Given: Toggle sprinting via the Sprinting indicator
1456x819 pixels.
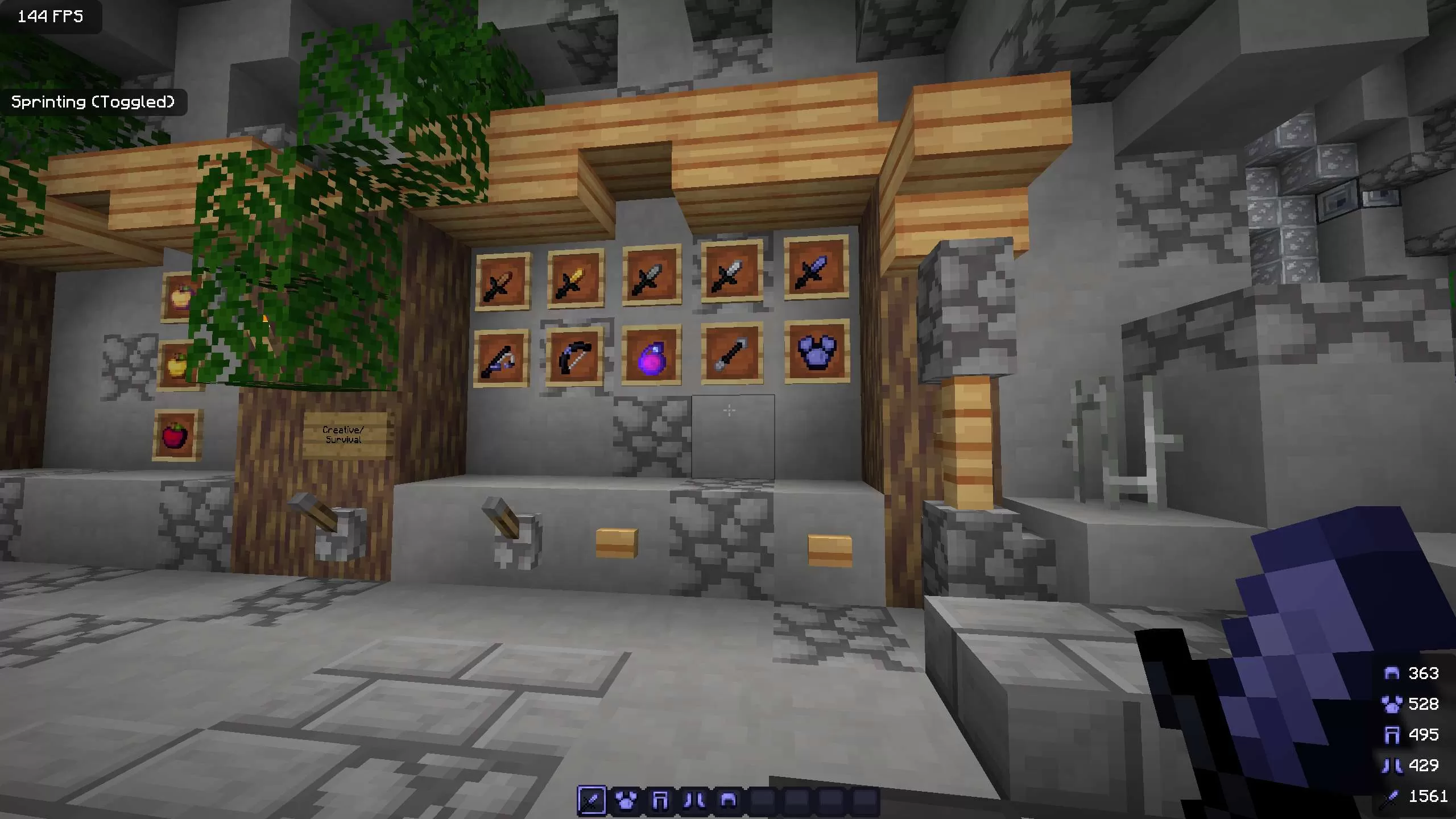Looking at the screenshot, I should pos(93,102).
